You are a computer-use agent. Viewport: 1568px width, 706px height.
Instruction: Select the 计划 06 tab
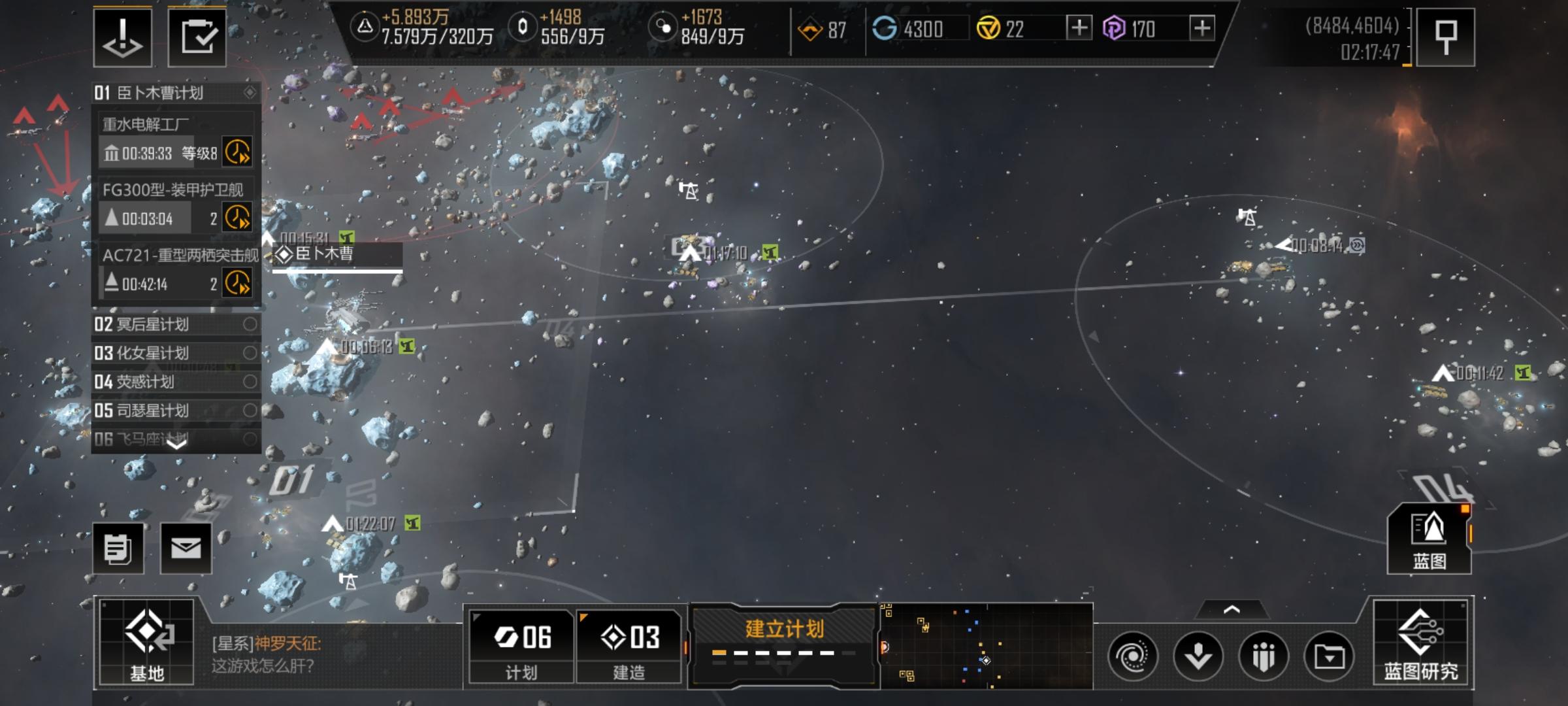522,646
